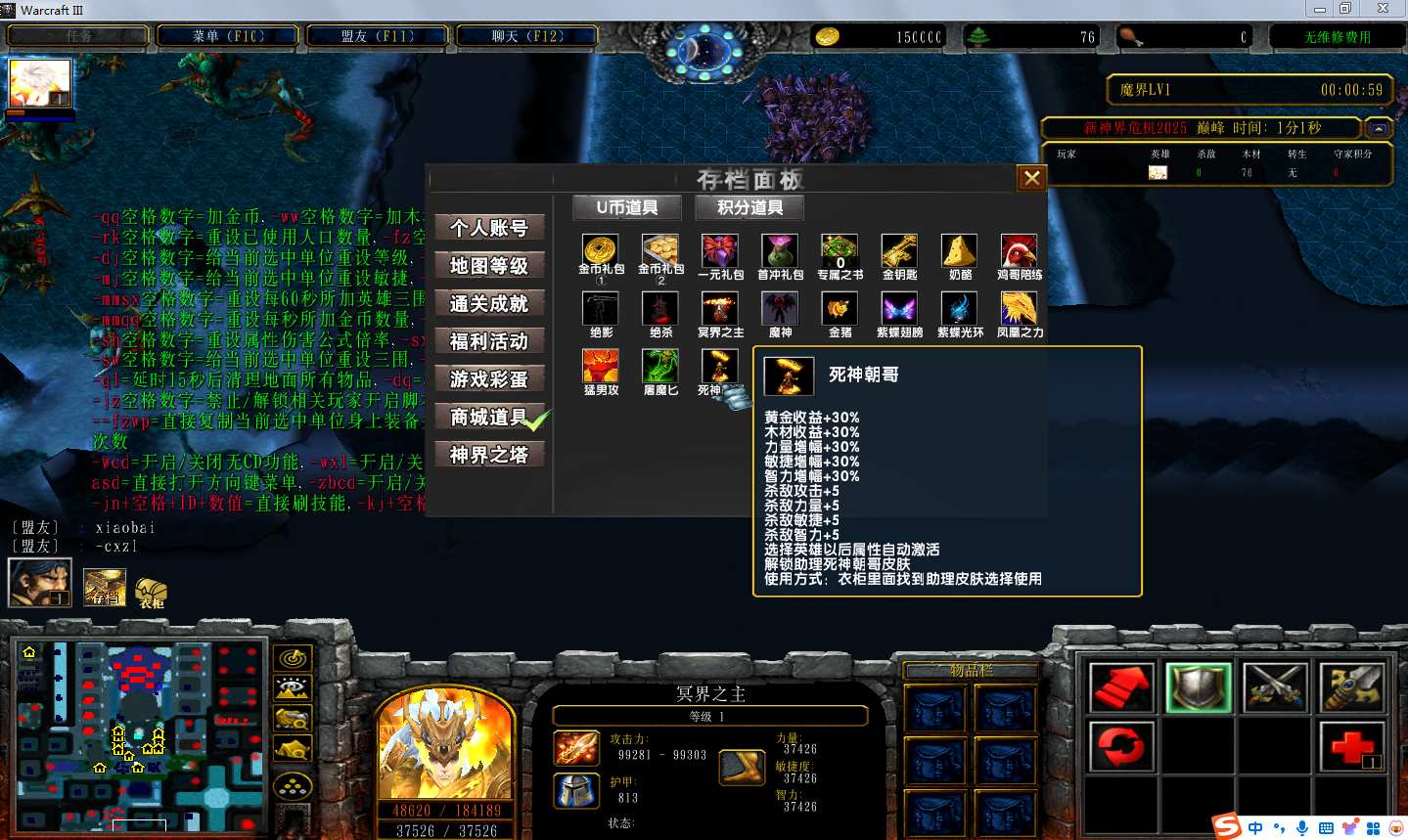Switch to the 积分道具 tab
Screen dimensions: 1408x840
pyautogui.click(x=749, y=207)
